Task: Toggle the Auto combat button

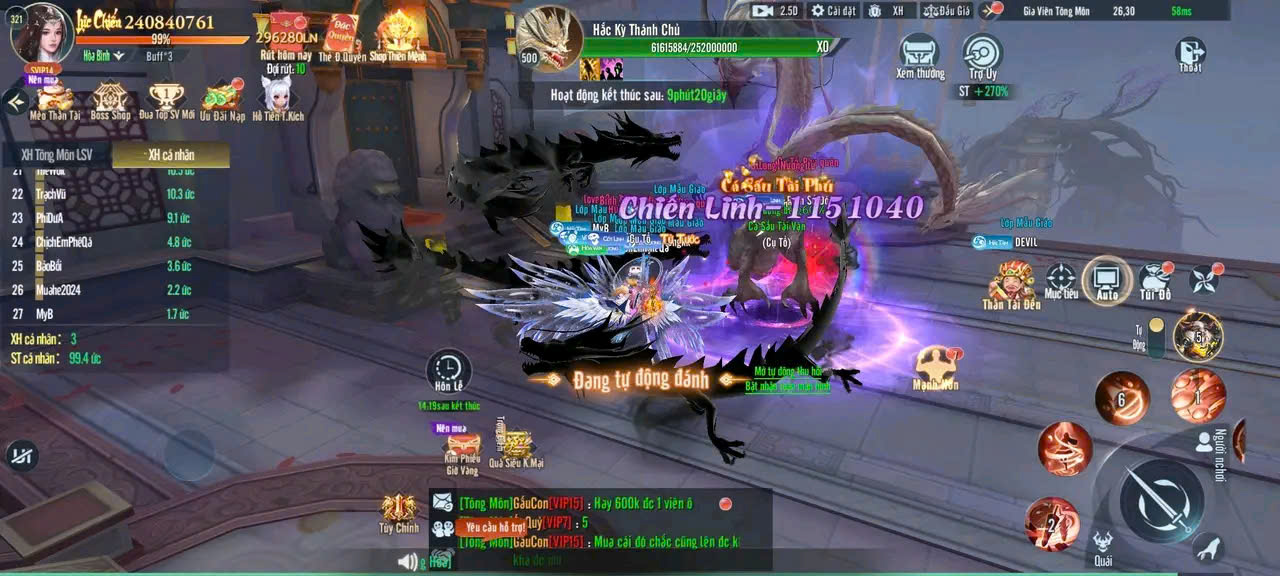Action: tap(1106, 279)
